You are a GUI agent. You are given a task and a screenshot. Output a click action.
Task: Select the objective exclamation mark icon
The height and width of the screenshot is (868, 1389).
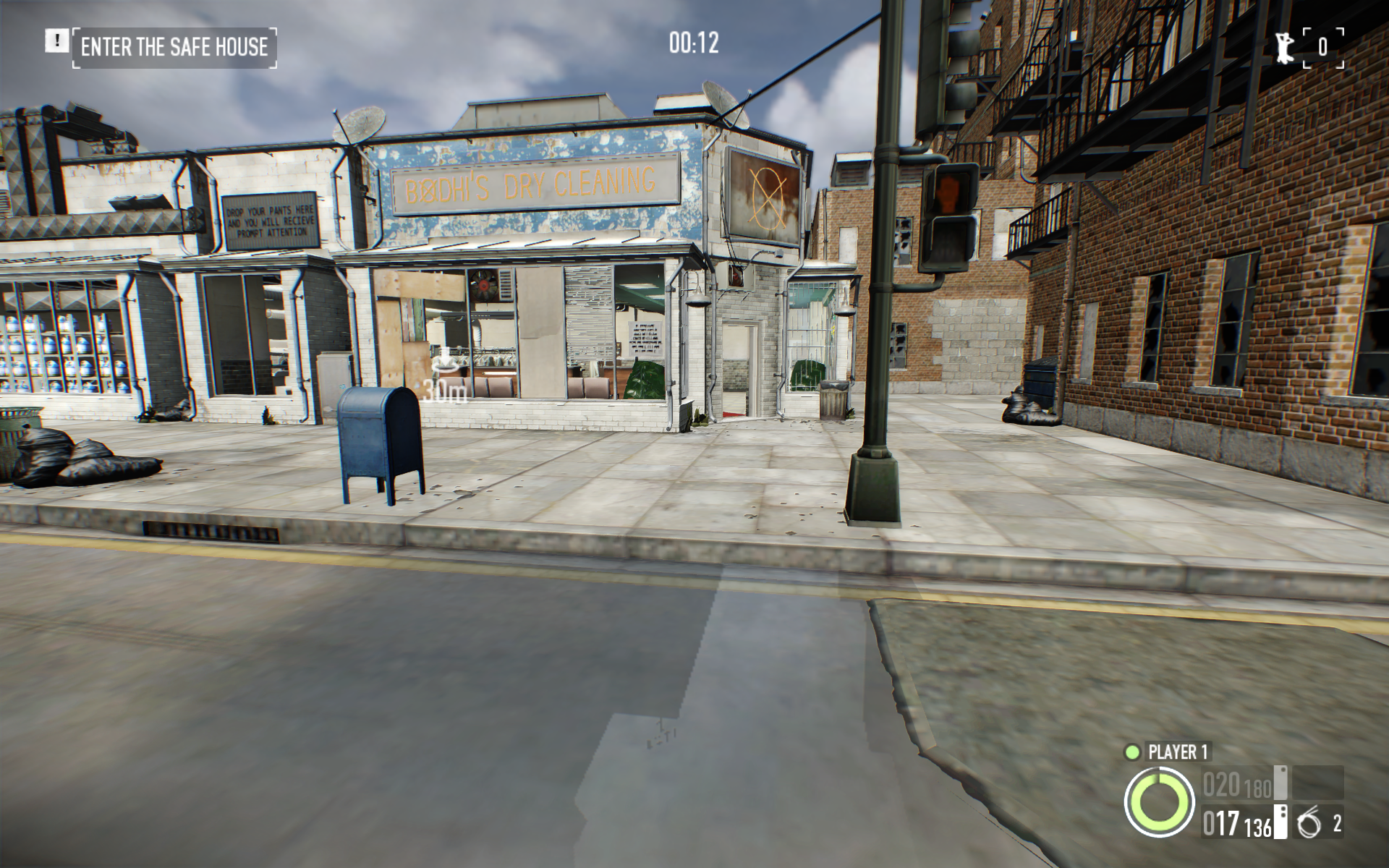point(56,41)
